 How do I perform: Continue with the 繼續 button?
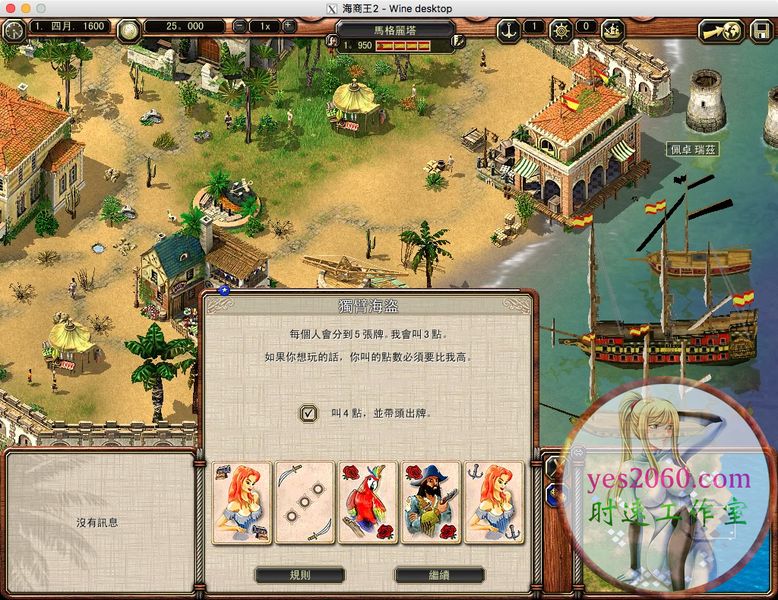point(439,575)
